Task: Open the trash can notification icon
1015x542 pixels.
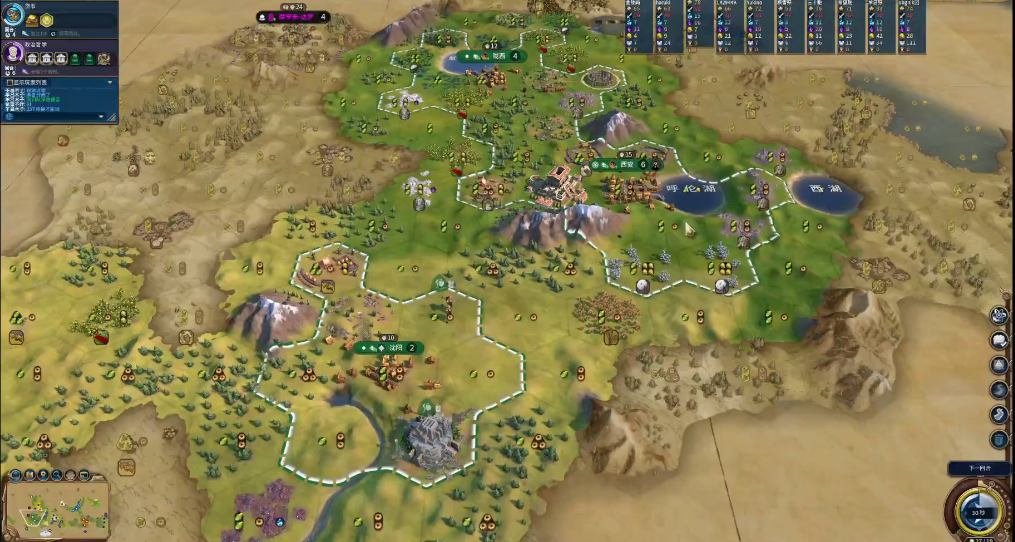Action: [x=998, y=438]
